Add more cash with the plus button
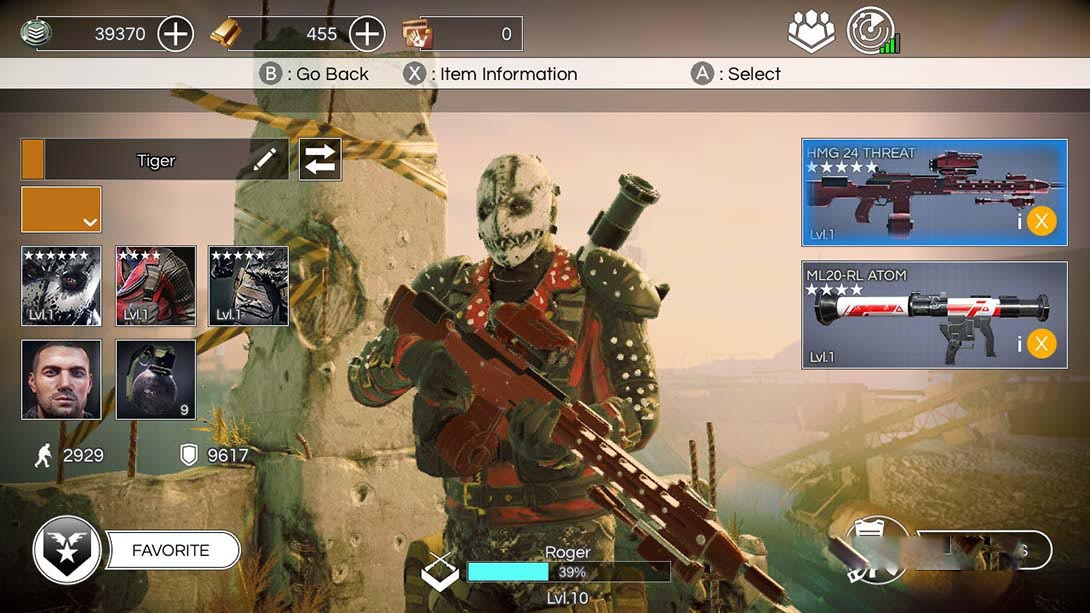The width and height of the screenshot is (1090, 613). [175, 34]
